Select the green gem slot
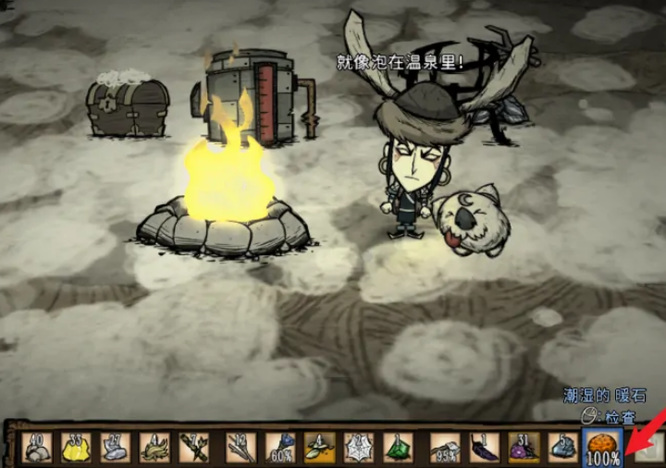666x468 pixels. click(x=397, y=446)
